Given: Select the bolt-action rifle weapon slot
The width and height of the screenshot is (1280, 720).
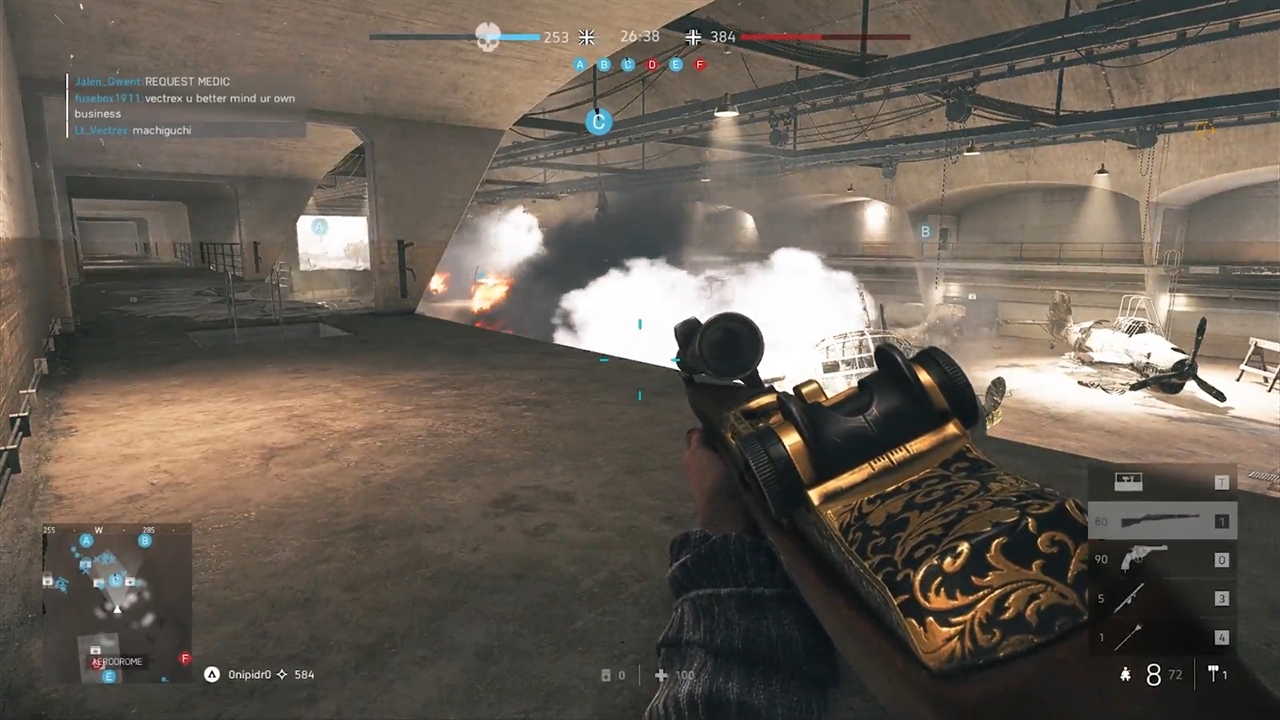Looking at the screenshot, I should 1162,520.
